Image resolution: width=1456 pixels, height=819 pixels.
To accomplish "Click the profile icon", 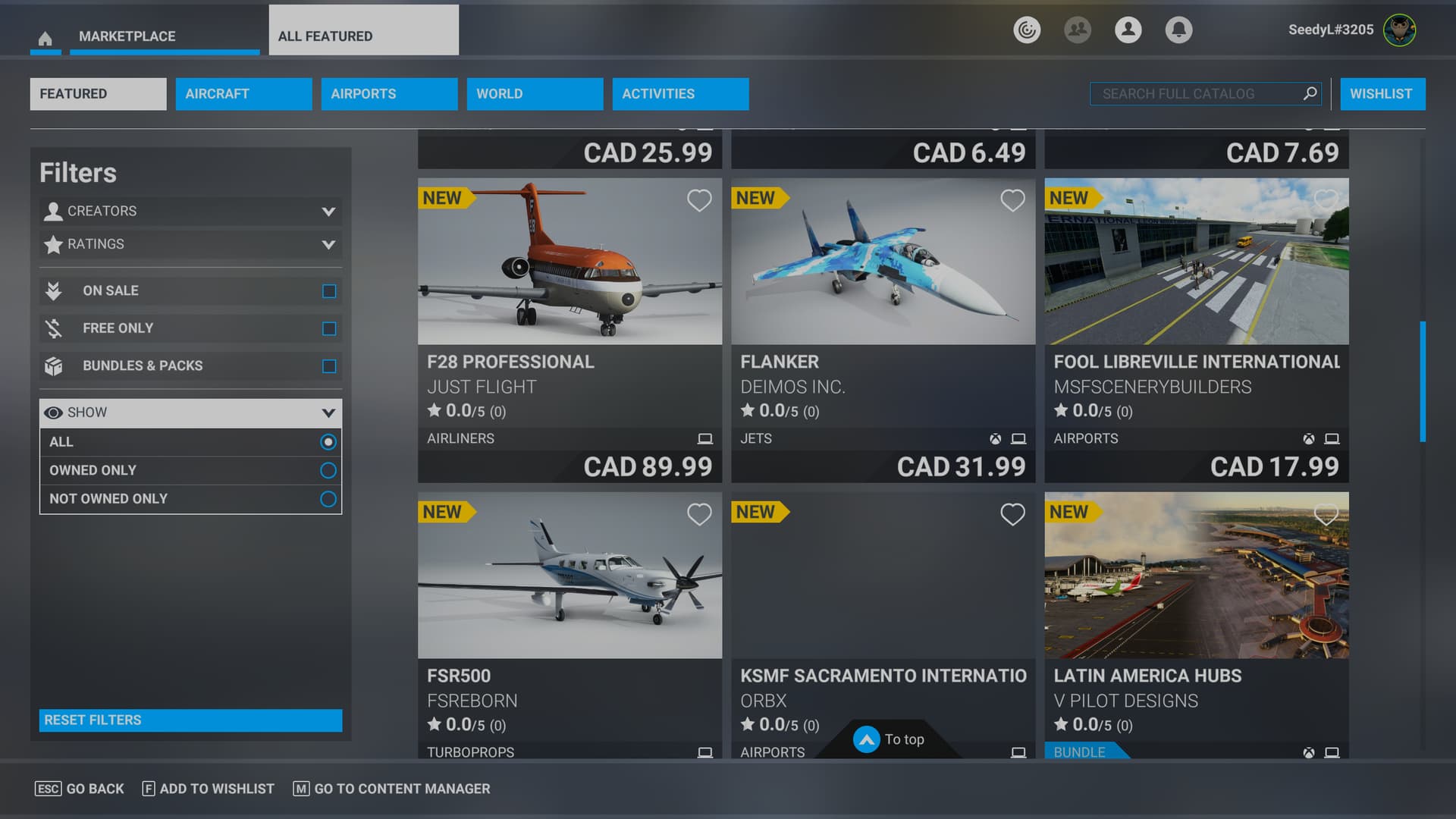I will (x=1128, y=30).
